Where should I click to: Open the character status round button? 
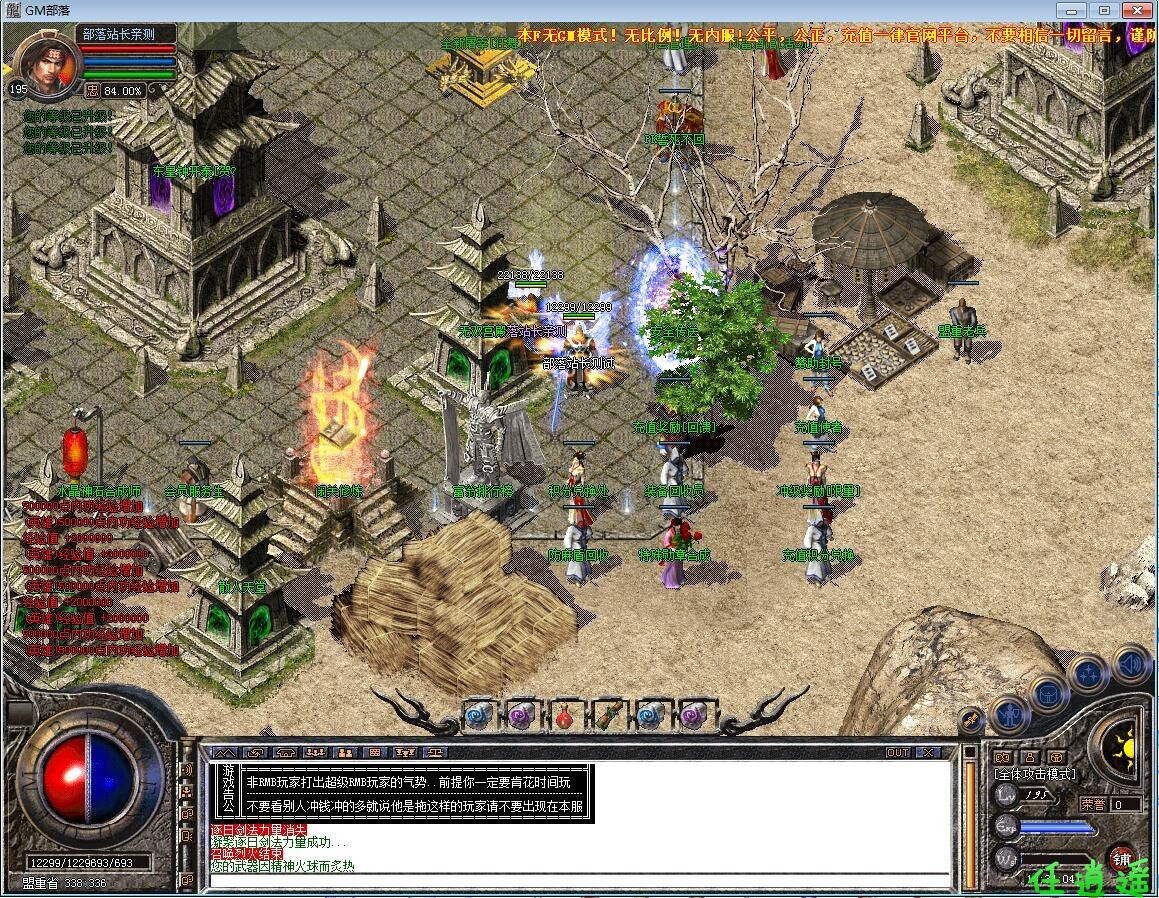pos(1010,715)
